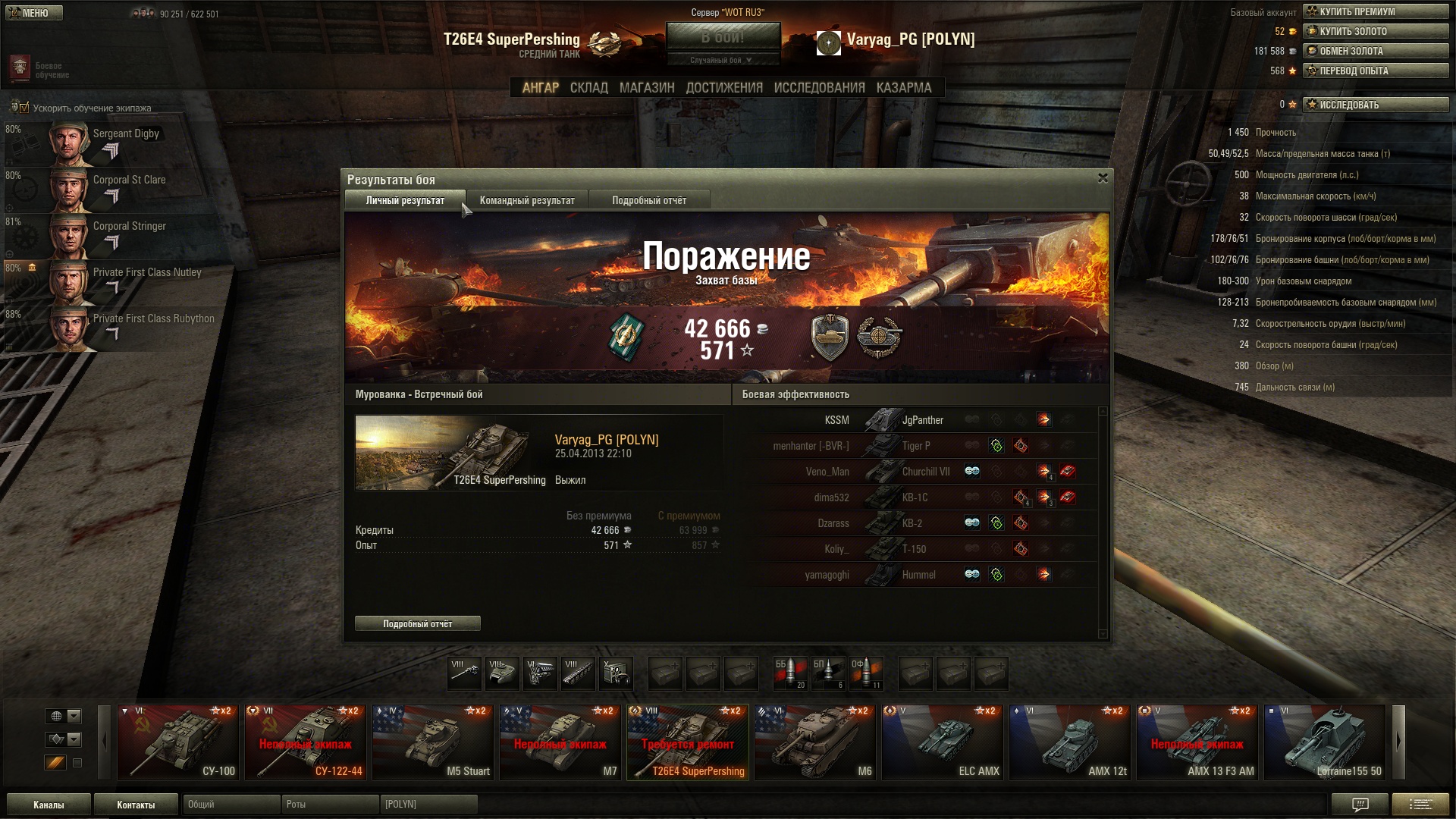The height and width of the screenshot is (819, 1456).
Task: Open ОБМЕН ЗОЛОТА exchange
Action: [x=1376, y=51]
